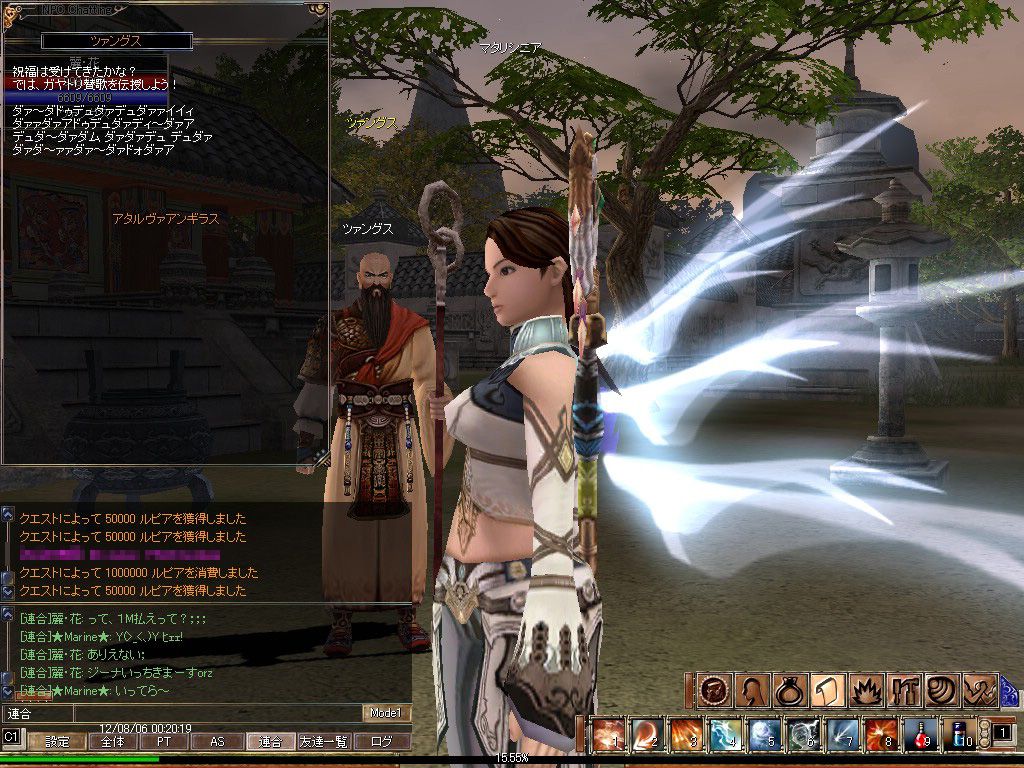Click the chat text input field

click(x=180, y=713)
